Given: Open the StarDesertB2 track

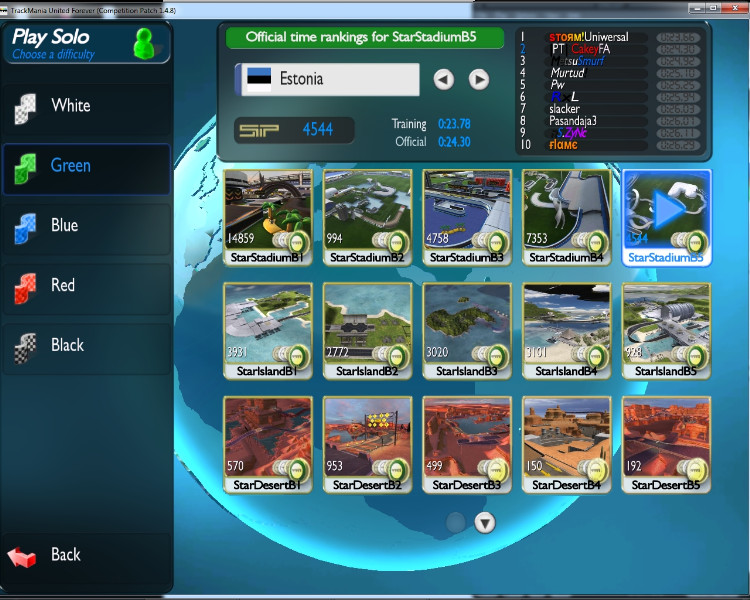Looking at the screenshot, I should click(367, 443).
